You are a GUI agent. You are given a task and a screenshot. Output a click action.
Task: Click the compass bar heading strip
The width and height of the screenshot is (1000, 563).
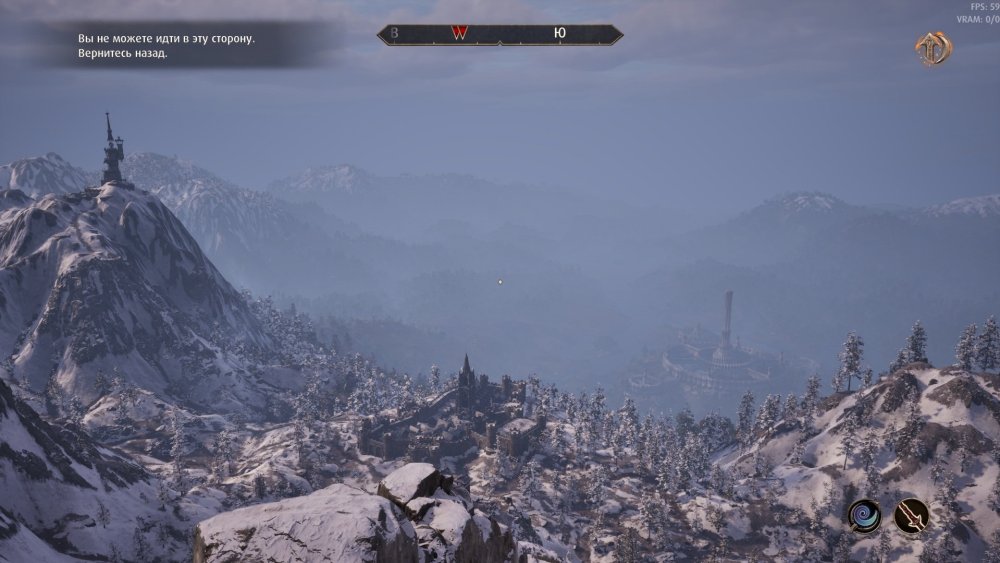pos(500,34)
